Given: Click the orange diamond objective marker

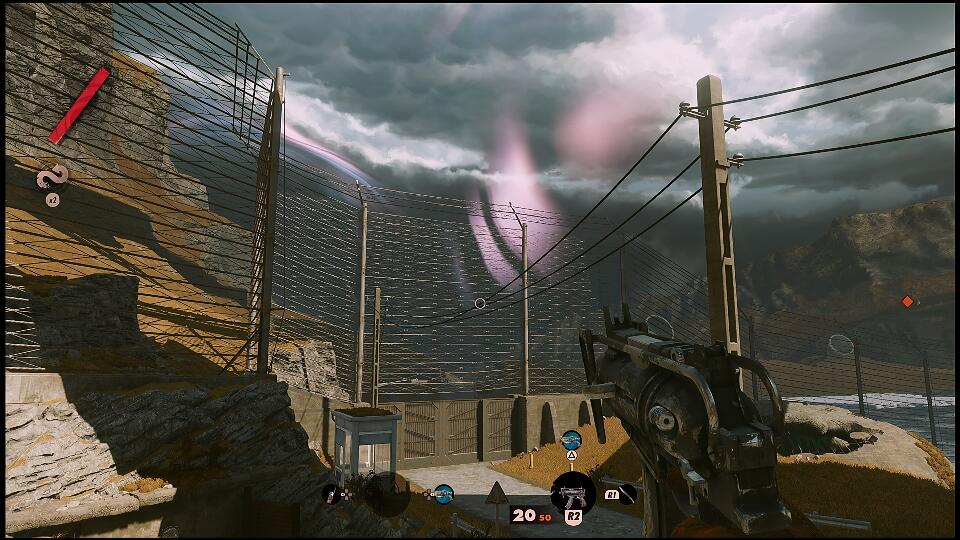Looking at the screenshot, I should point(907,301).
